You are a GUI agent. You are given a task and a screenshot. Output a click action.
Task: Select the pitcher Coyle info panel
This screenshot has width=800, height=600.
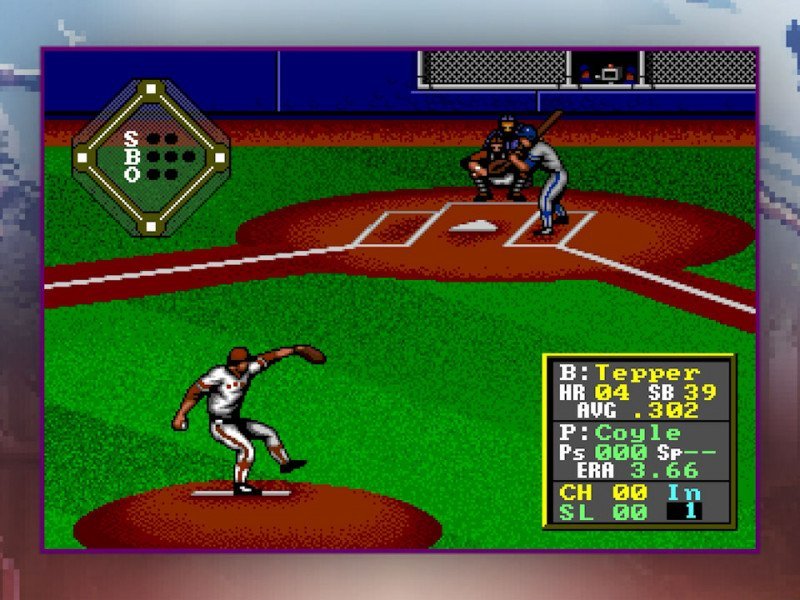(x=639, y=451)
